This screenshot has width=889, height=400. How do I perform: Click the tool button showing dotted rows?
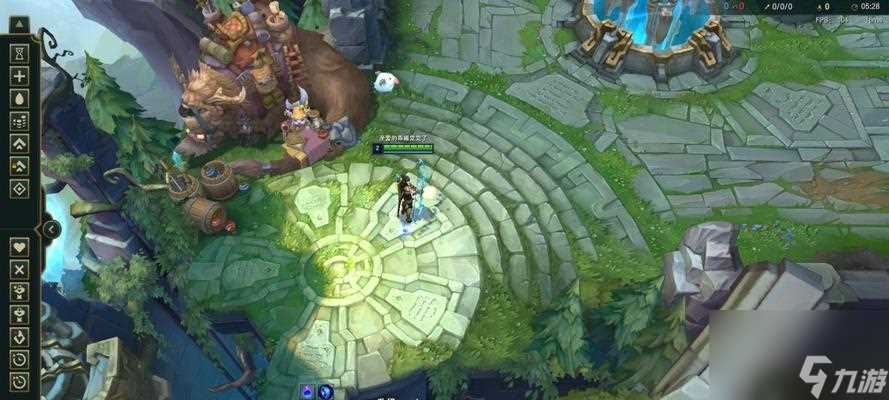click(x=19, y=121)
